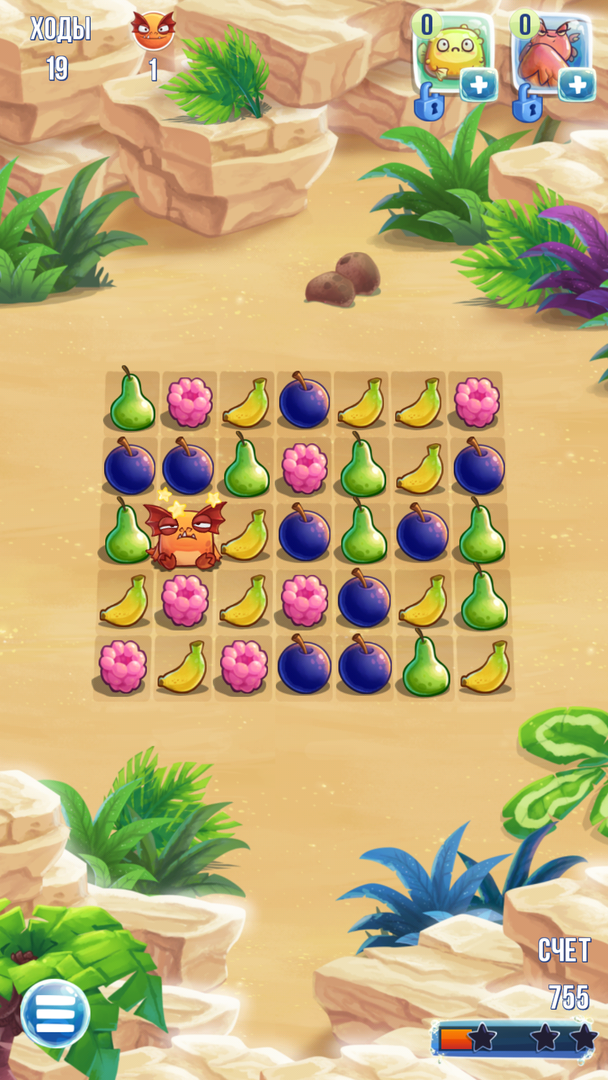The width and height of the screenshot is (608, 1080).
Task: Select the orange horned monster tile on board
Action: coord(184,534)
